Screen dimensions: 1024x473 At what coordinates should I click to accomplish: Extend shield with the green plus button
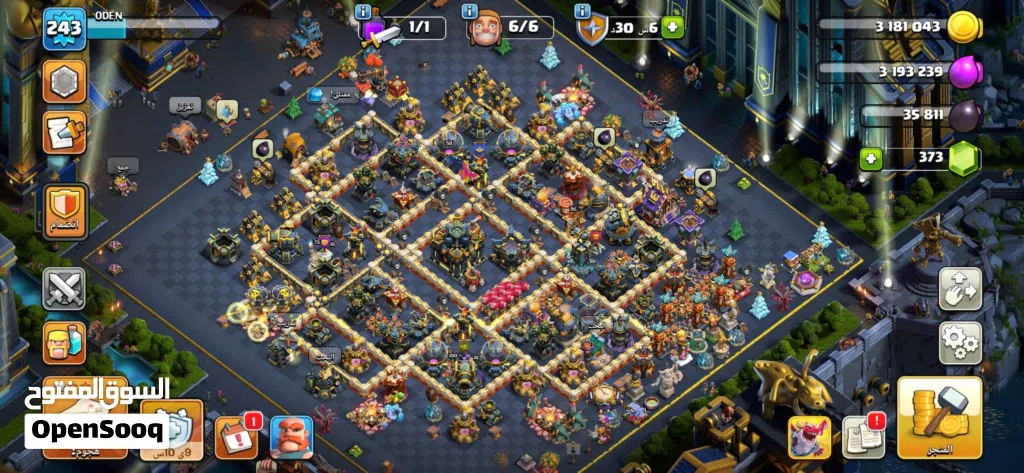coord(672,28)
